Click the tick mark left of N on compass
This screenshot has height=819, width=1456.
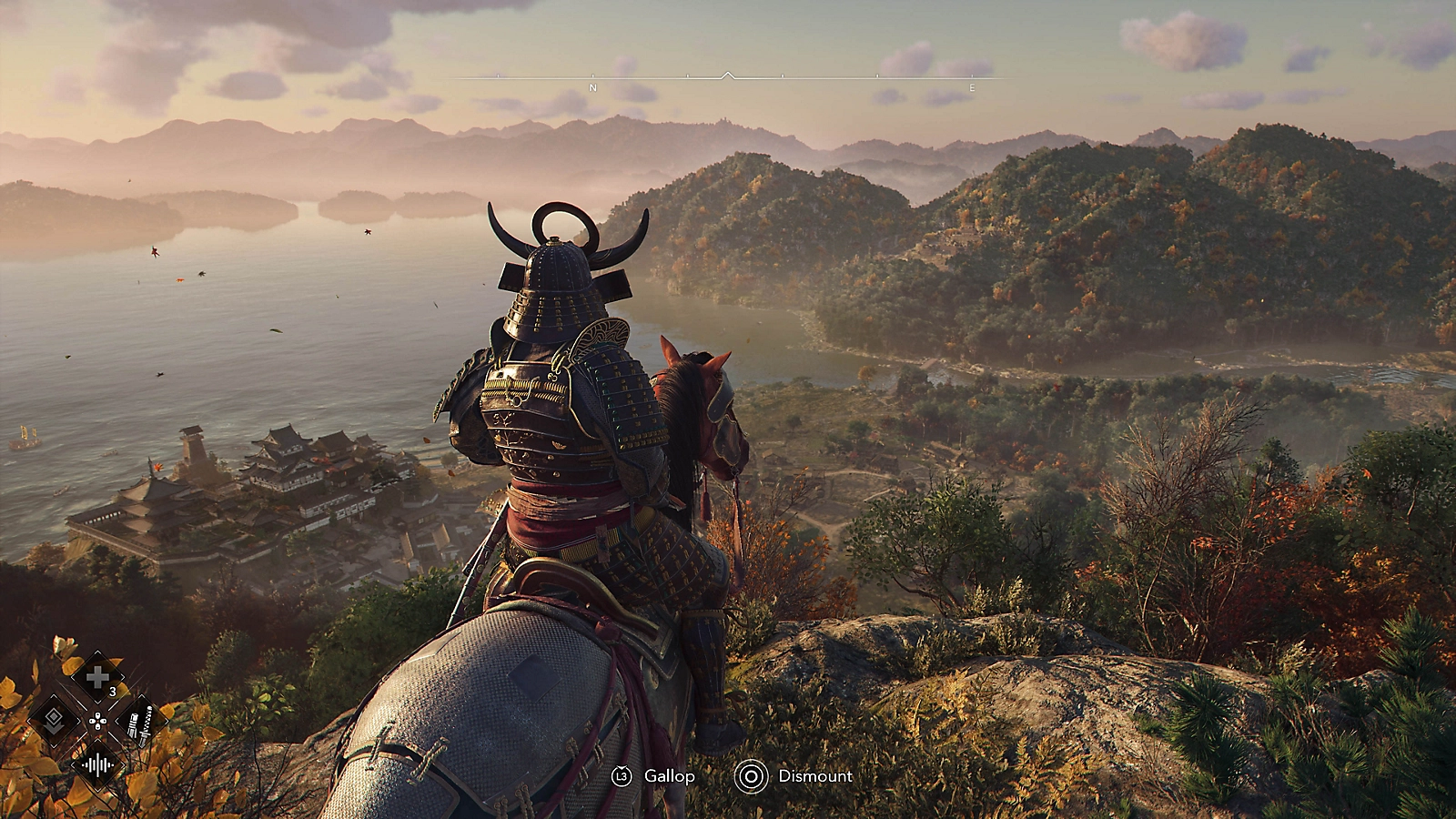click(498, 76)
